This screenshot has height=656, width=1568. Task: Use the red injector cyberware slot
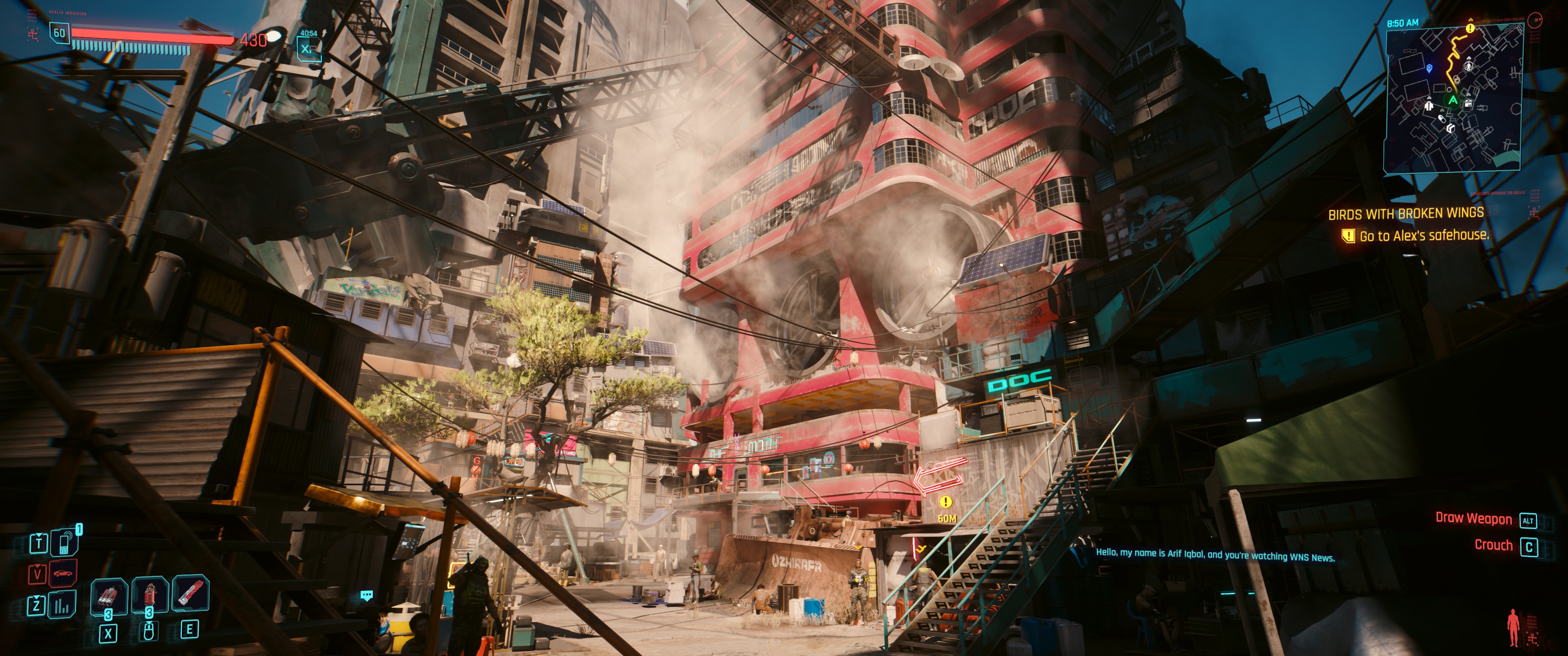[191, 593]
